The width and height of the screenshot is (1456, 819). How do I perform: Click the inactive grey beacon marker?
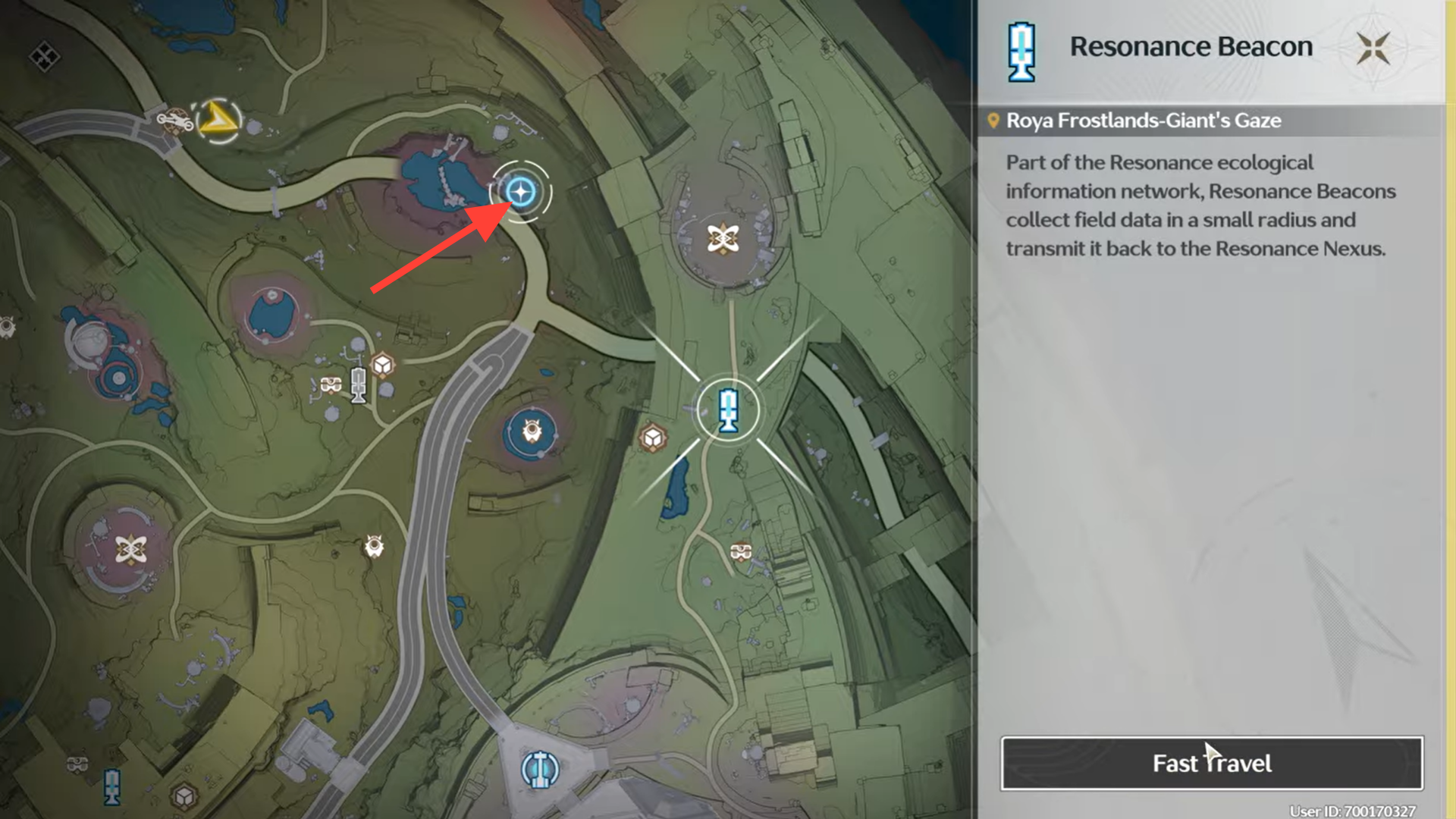pyautogui.click(x=359, y=384)
